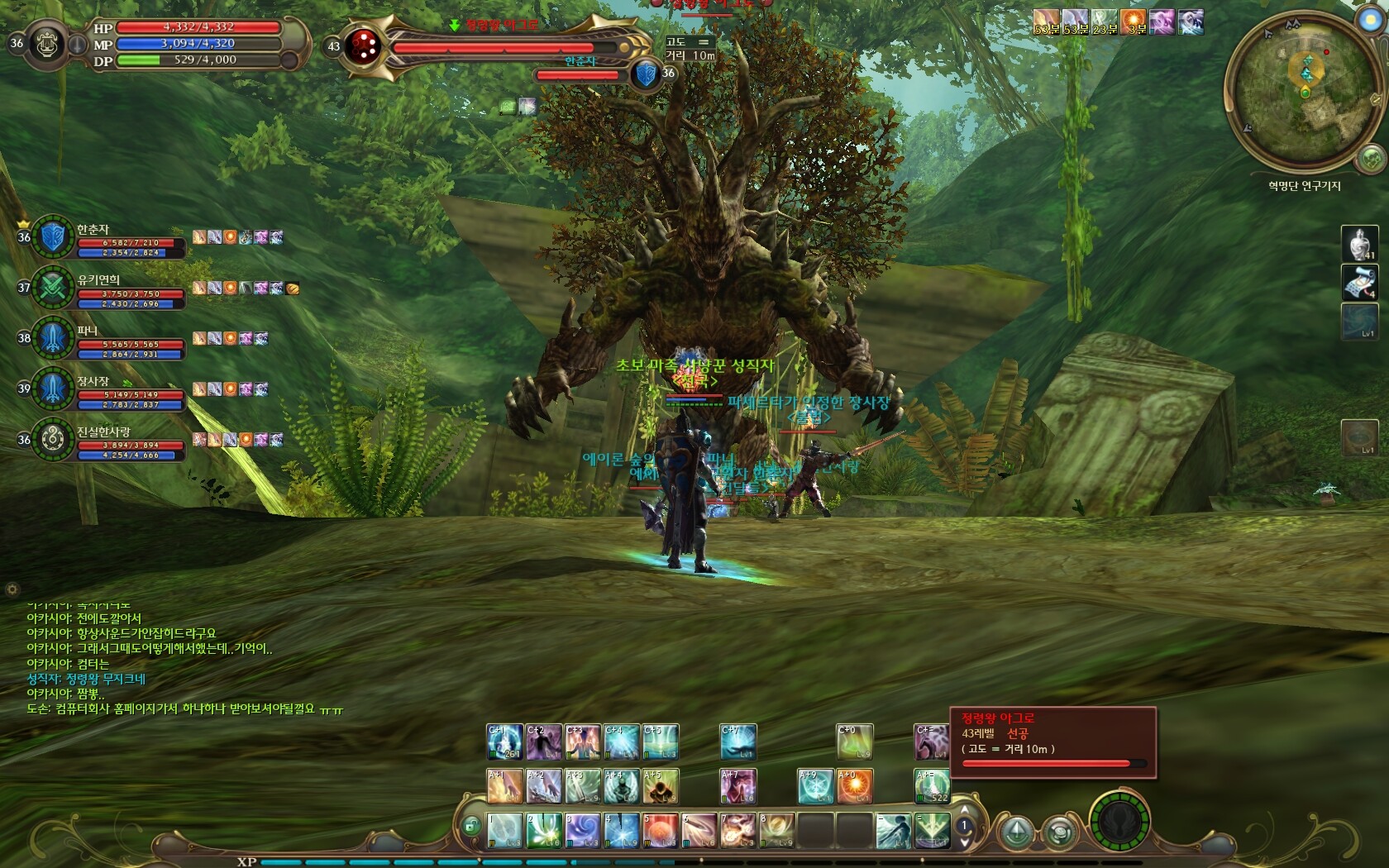1389x868 pixels.
Task: Toggle the hotbar lock button
Action: (x=470, y=825)
